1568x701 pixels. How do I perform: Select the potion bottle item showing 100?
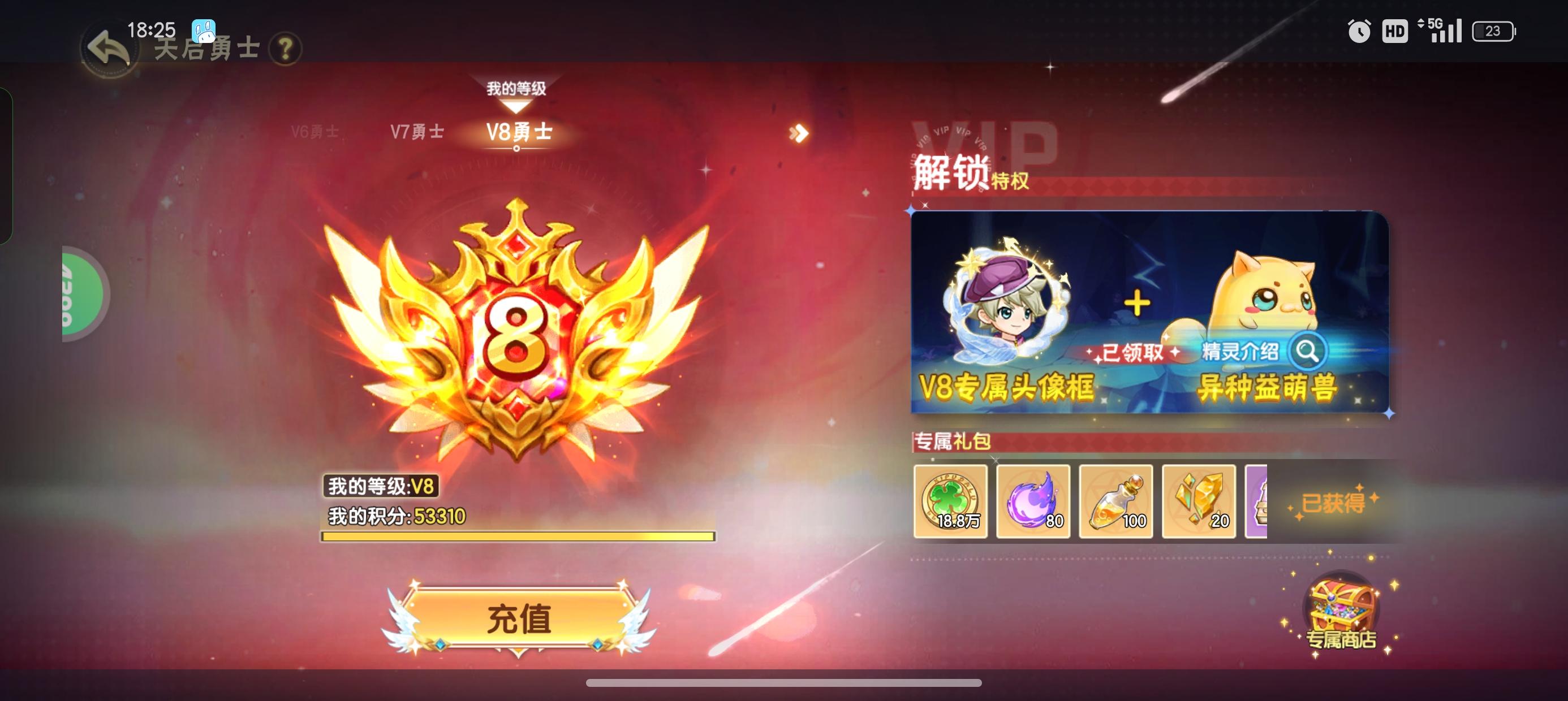pos(1115,502)
